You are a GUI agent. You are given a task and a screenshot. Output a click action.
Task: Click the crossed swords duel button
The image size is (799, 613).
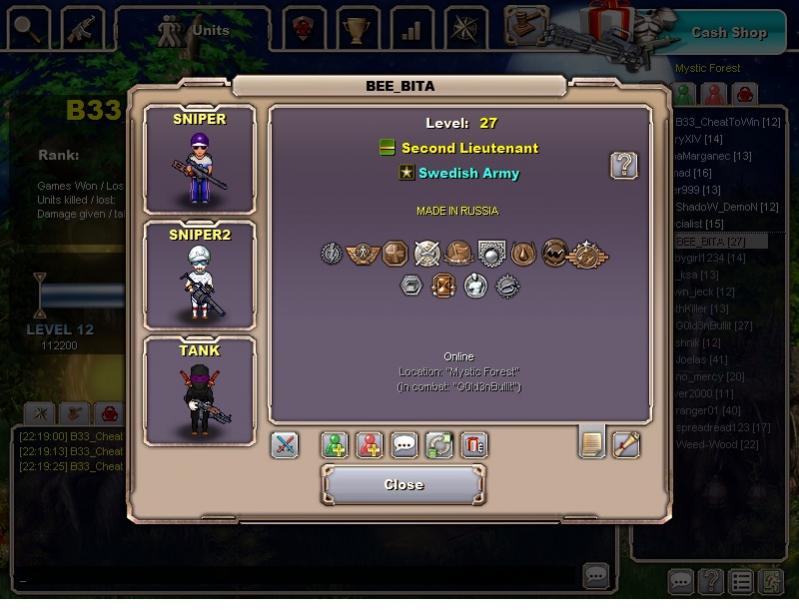click(285, 445)
